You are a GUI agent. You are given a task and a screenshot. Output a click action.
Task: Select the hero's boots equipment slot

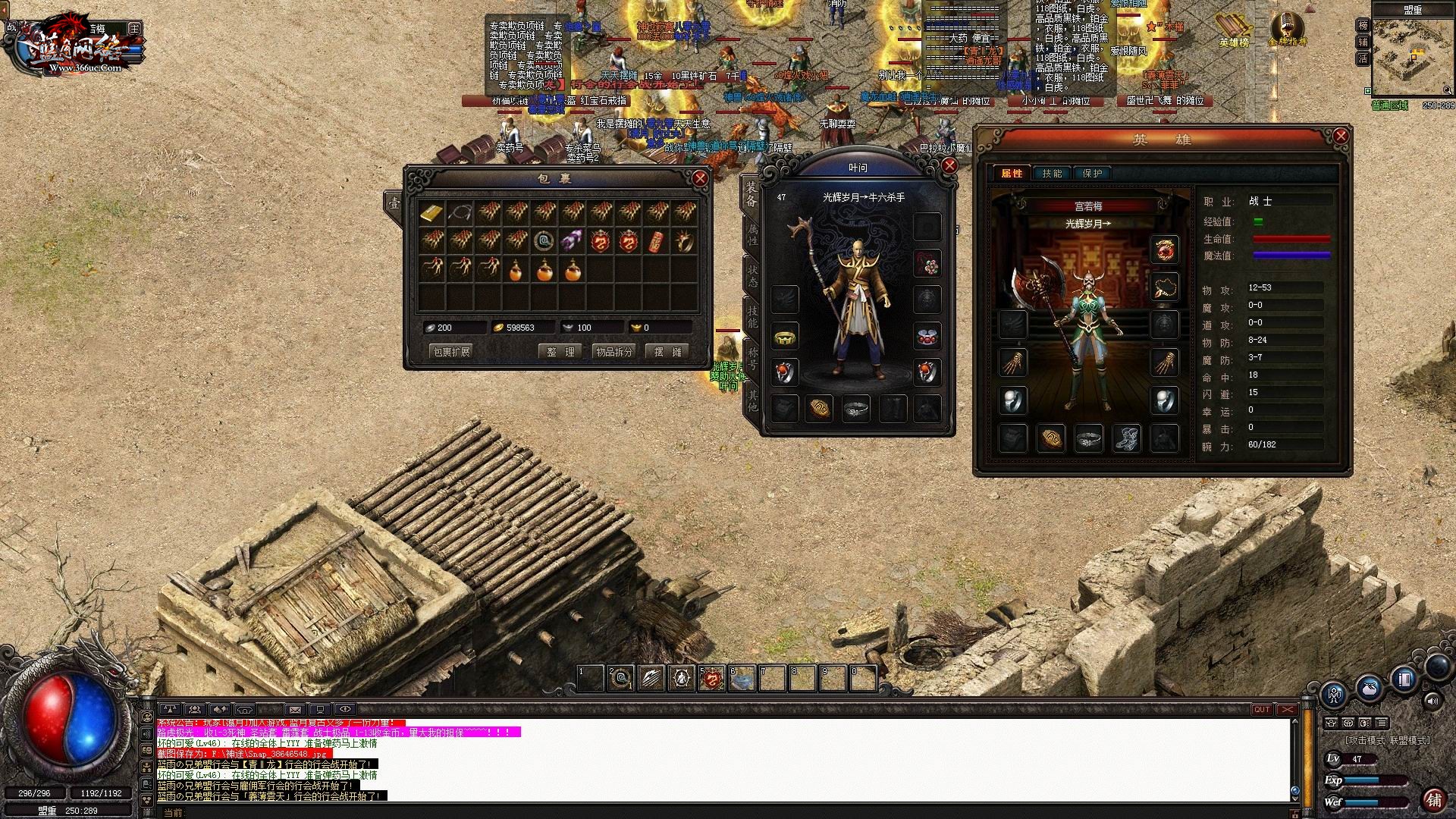(x=1126, y=438)
